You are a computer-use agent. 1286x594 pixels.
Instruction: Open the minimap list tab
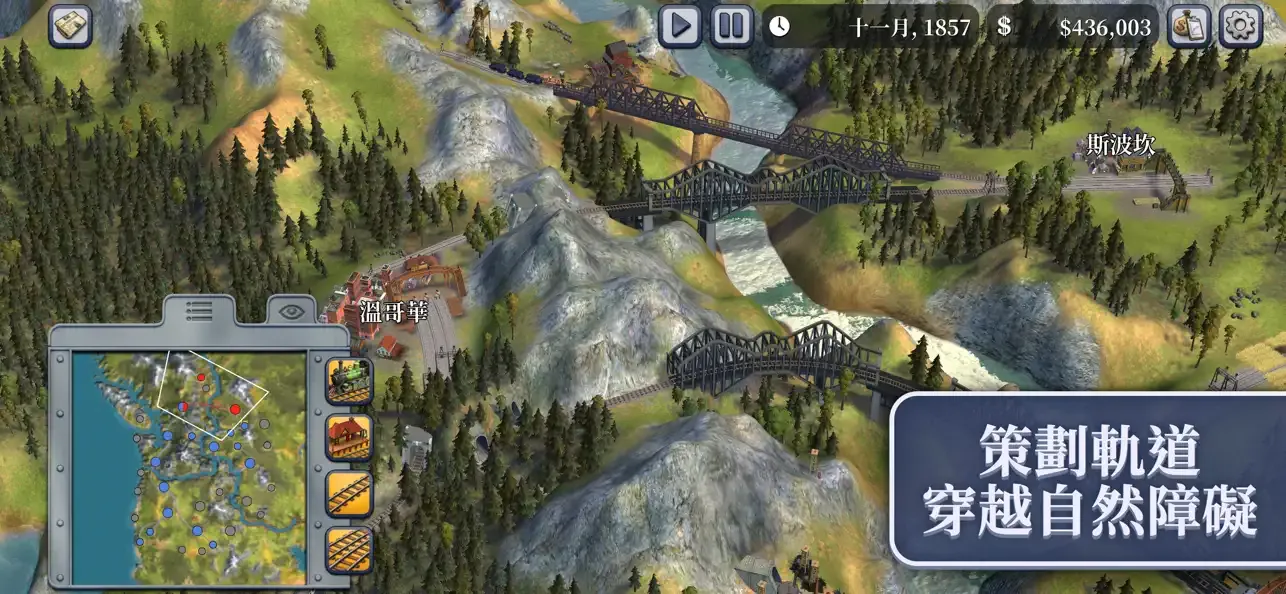[199, 312]
